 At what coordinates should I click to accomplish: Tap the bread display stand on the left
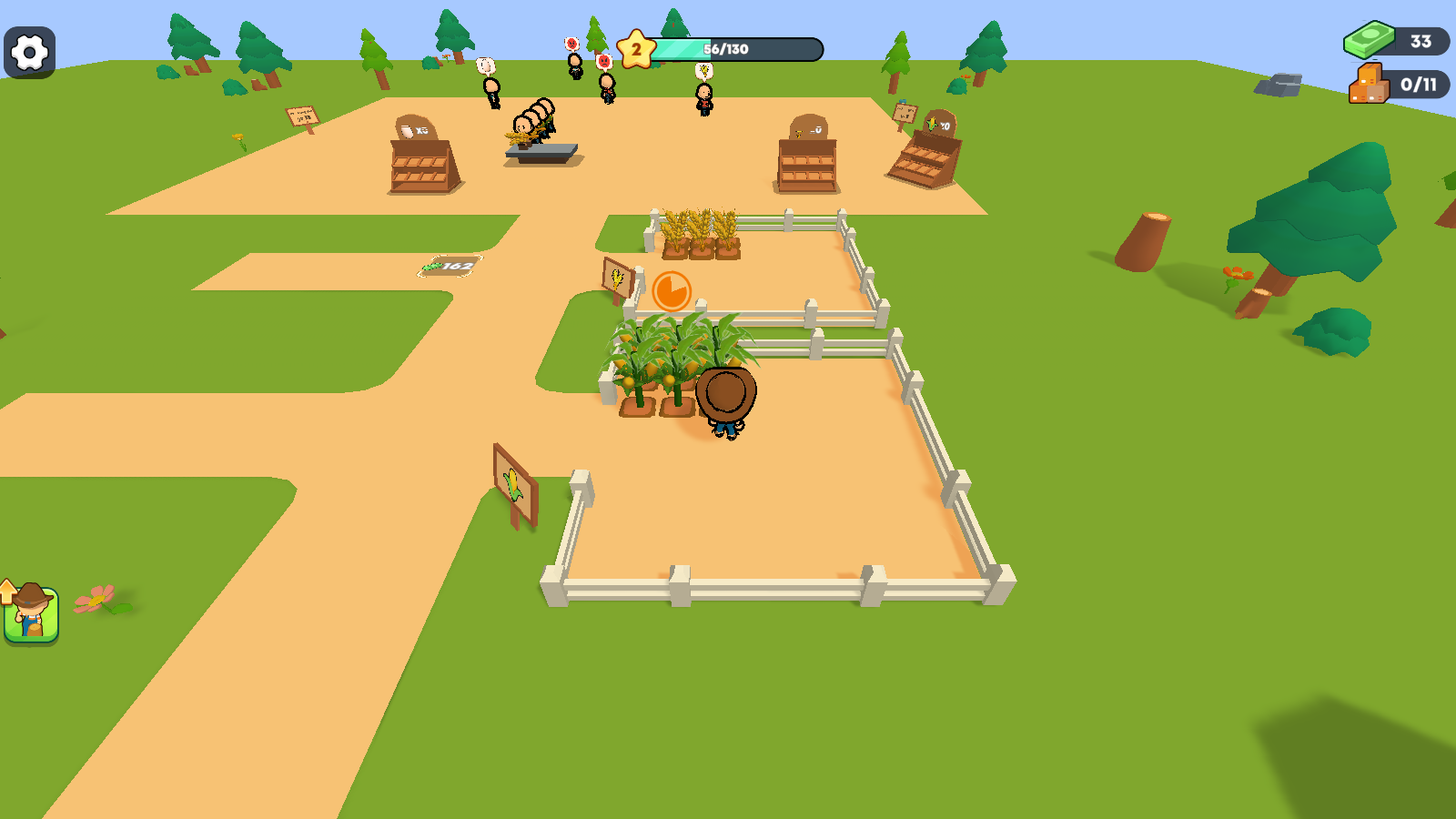click(x=421, y=164)
